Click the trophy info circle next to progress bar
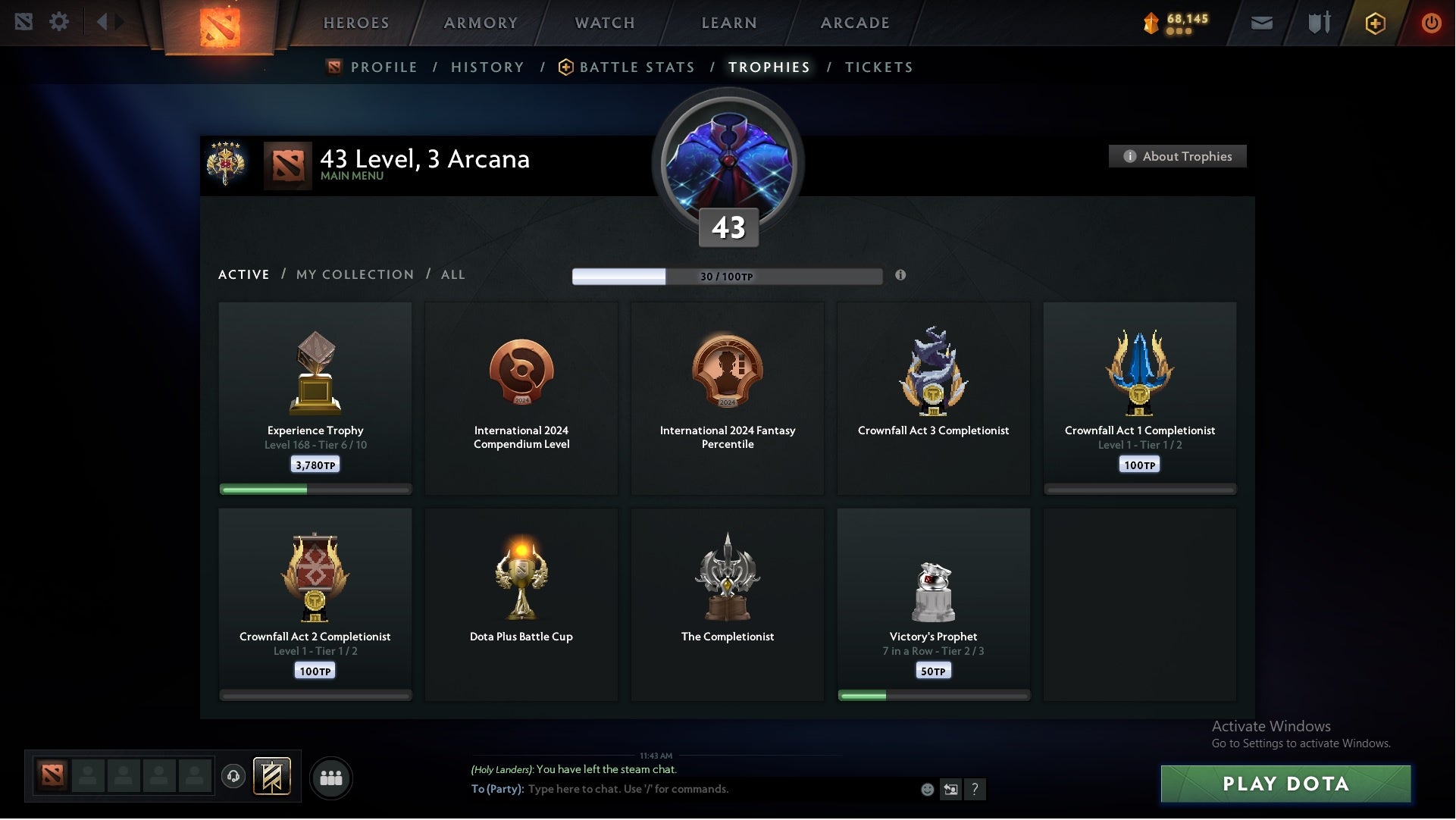 [901, 277]
